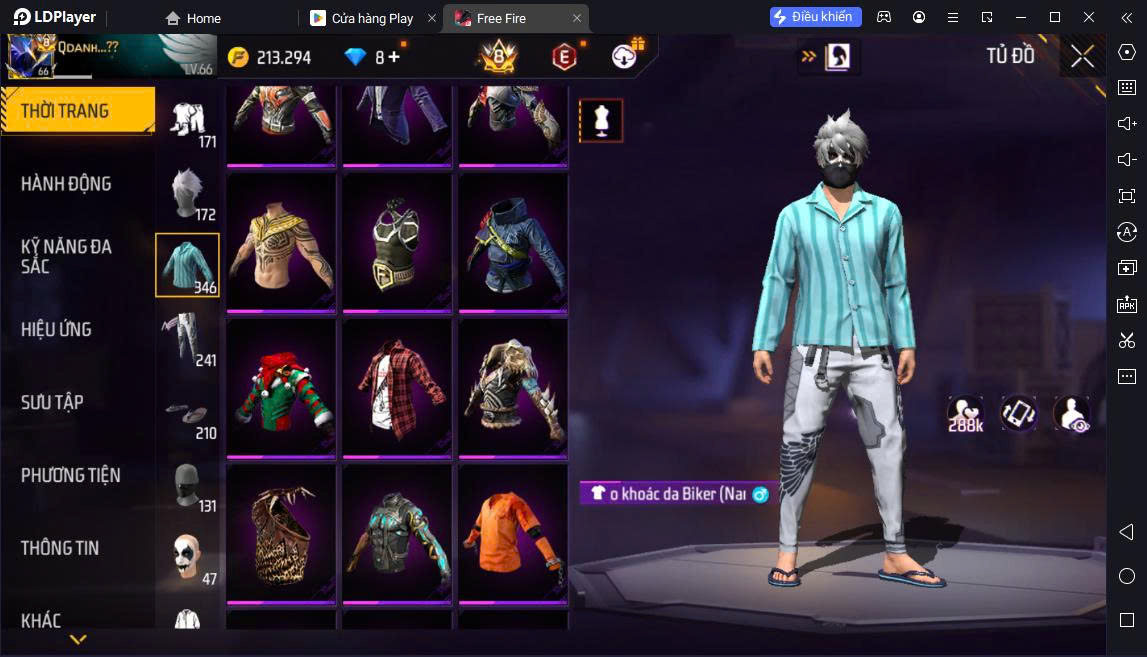This screenshot has width=1147, height=657.
Task: Choose the hair category showing 172
Action: tap(188, 193)
